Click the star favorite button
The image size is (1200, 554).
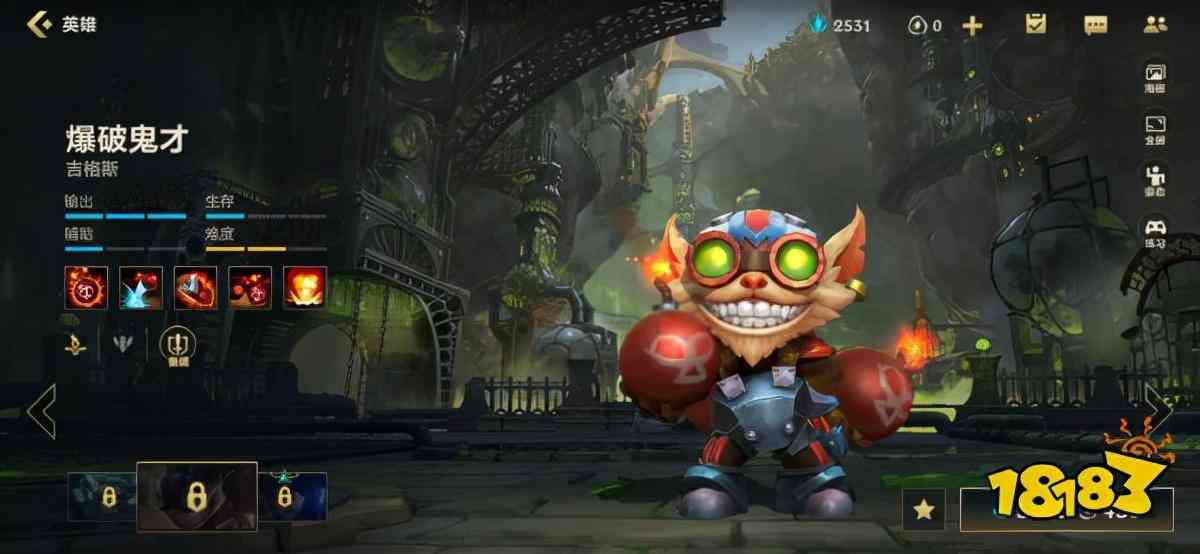tap(924, 510)
